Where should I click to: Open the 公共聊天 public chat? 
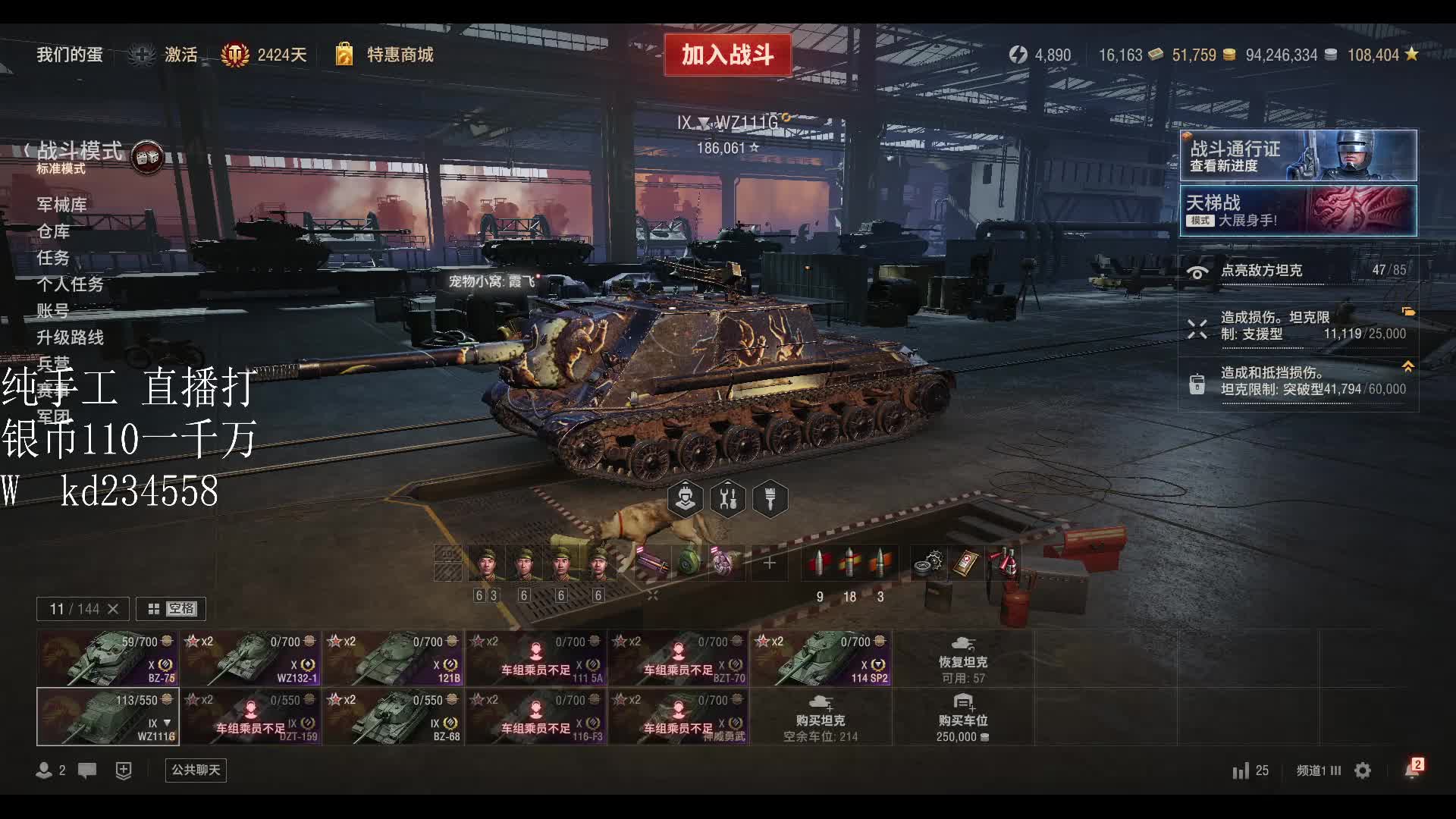pyautogui.click(x=196, y=770)
